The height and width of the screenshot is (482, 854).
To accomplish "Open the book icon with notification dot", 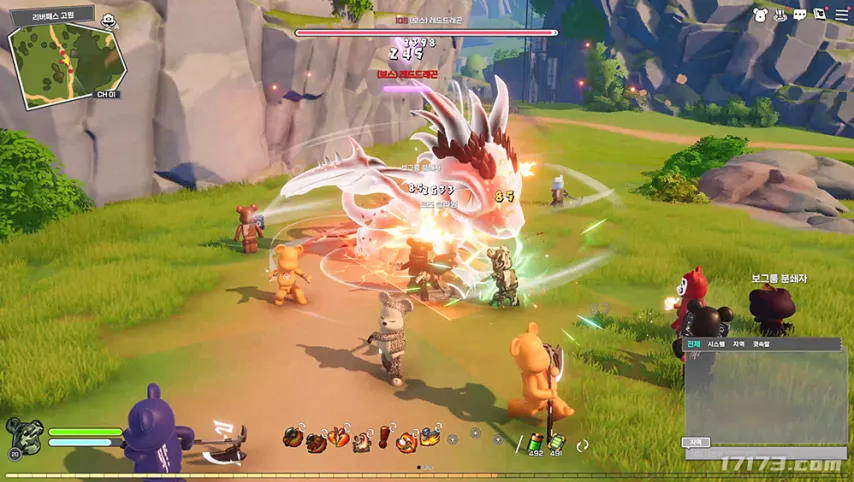I will (820, 15).
